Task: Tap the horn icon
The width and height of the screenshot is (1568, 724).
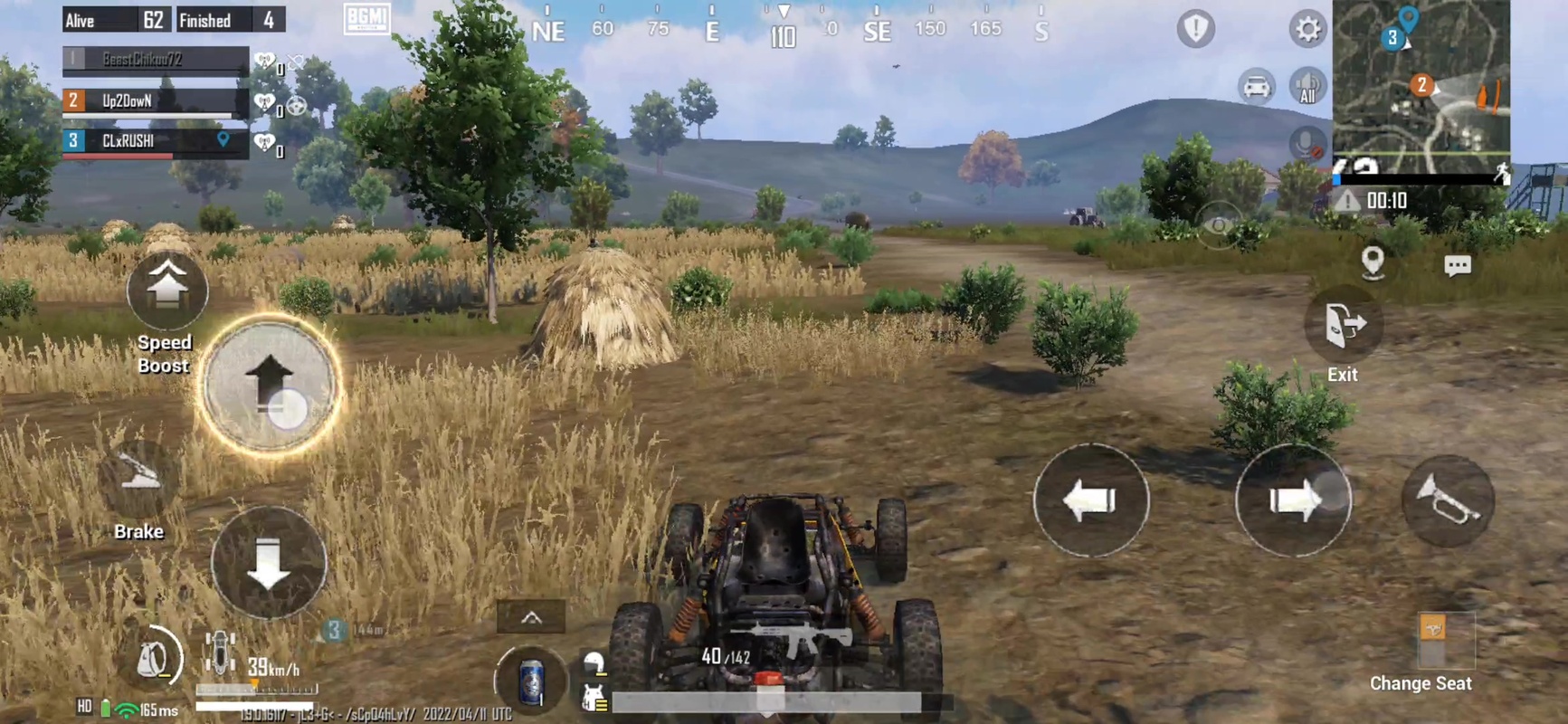Action: point(1446,500)
